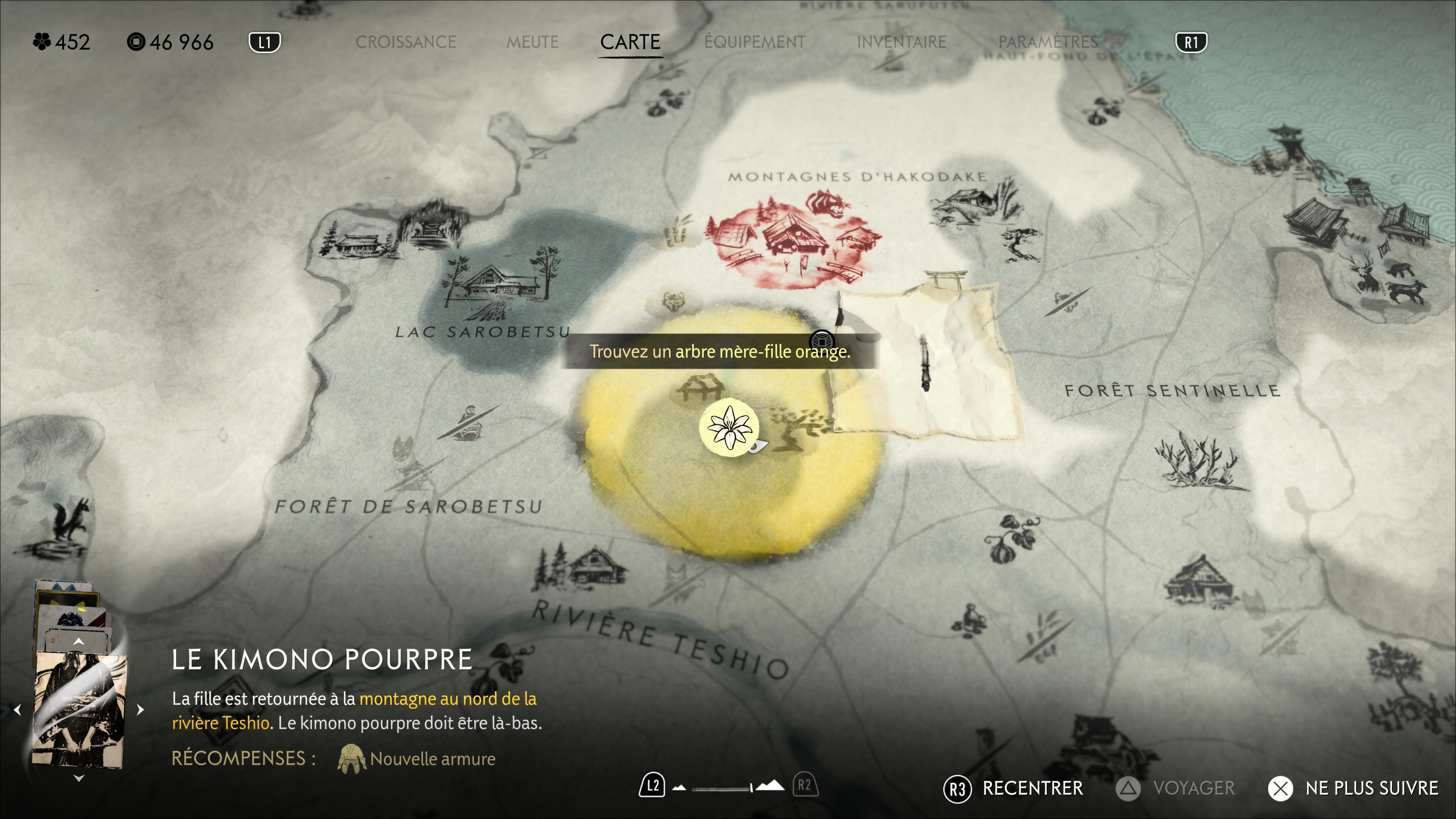Select the Carte tab
Image resolution: width=1456 pixels, height=819 pixels.
(x=630, y=42)
